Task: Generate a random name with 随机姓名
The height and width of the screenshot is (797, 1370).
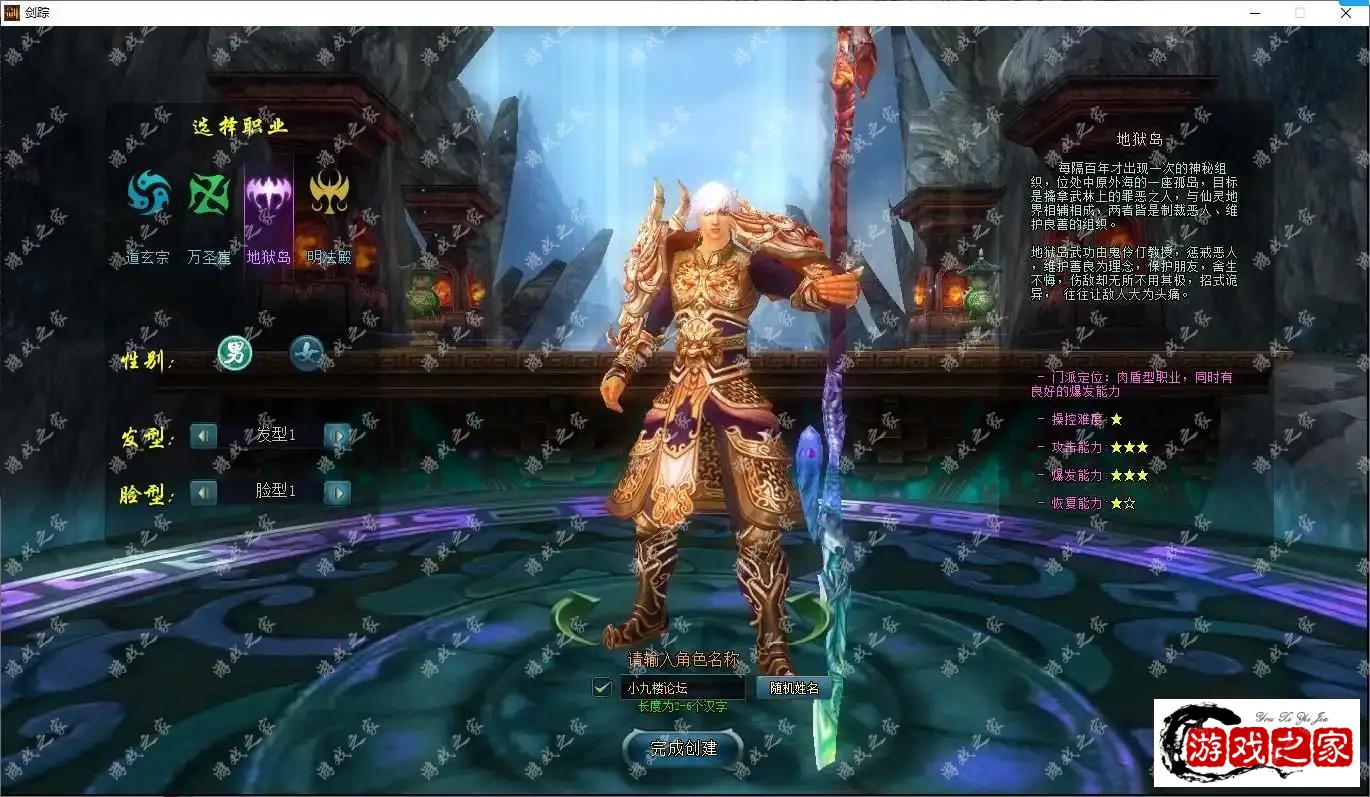Action: click(x=794, y=688)
